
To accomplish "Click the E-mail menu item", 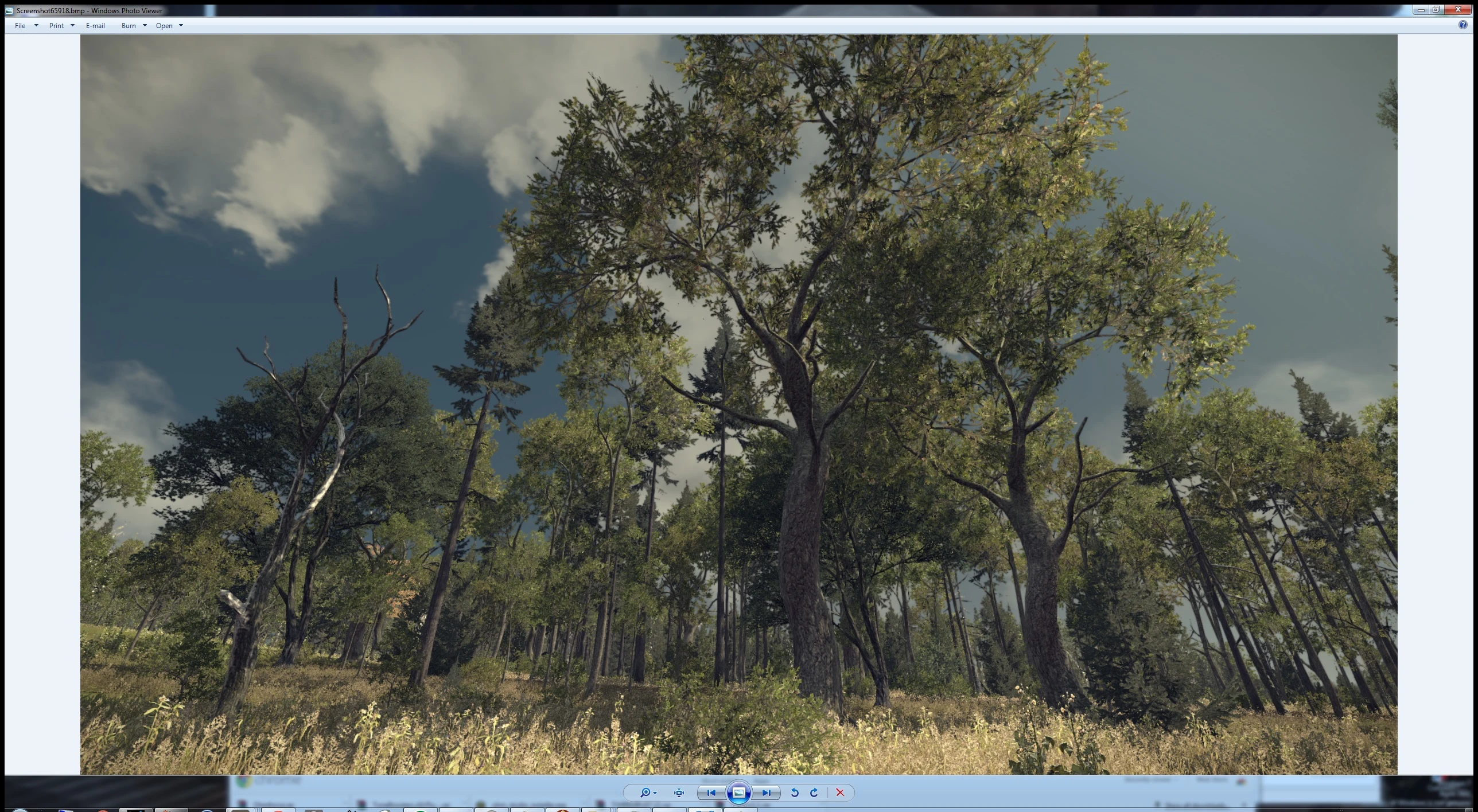I will point(95,25).
